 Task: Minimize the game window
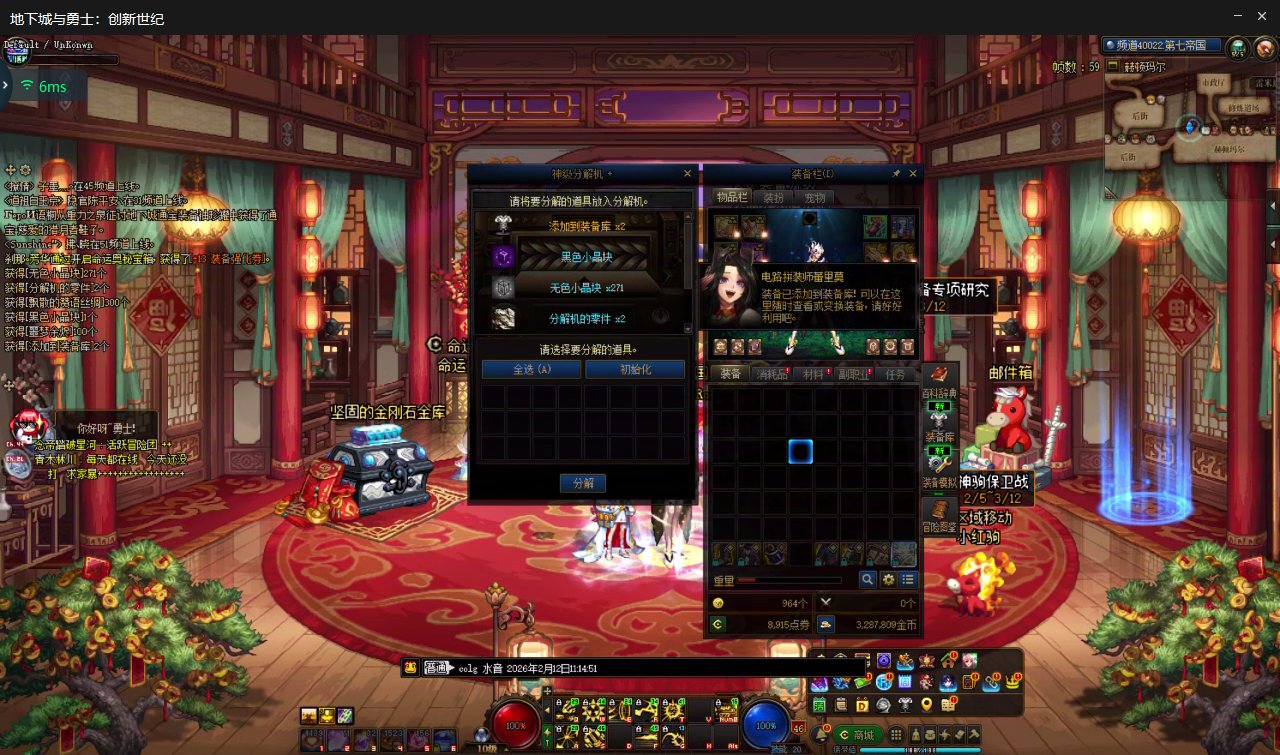point(1236,16)
